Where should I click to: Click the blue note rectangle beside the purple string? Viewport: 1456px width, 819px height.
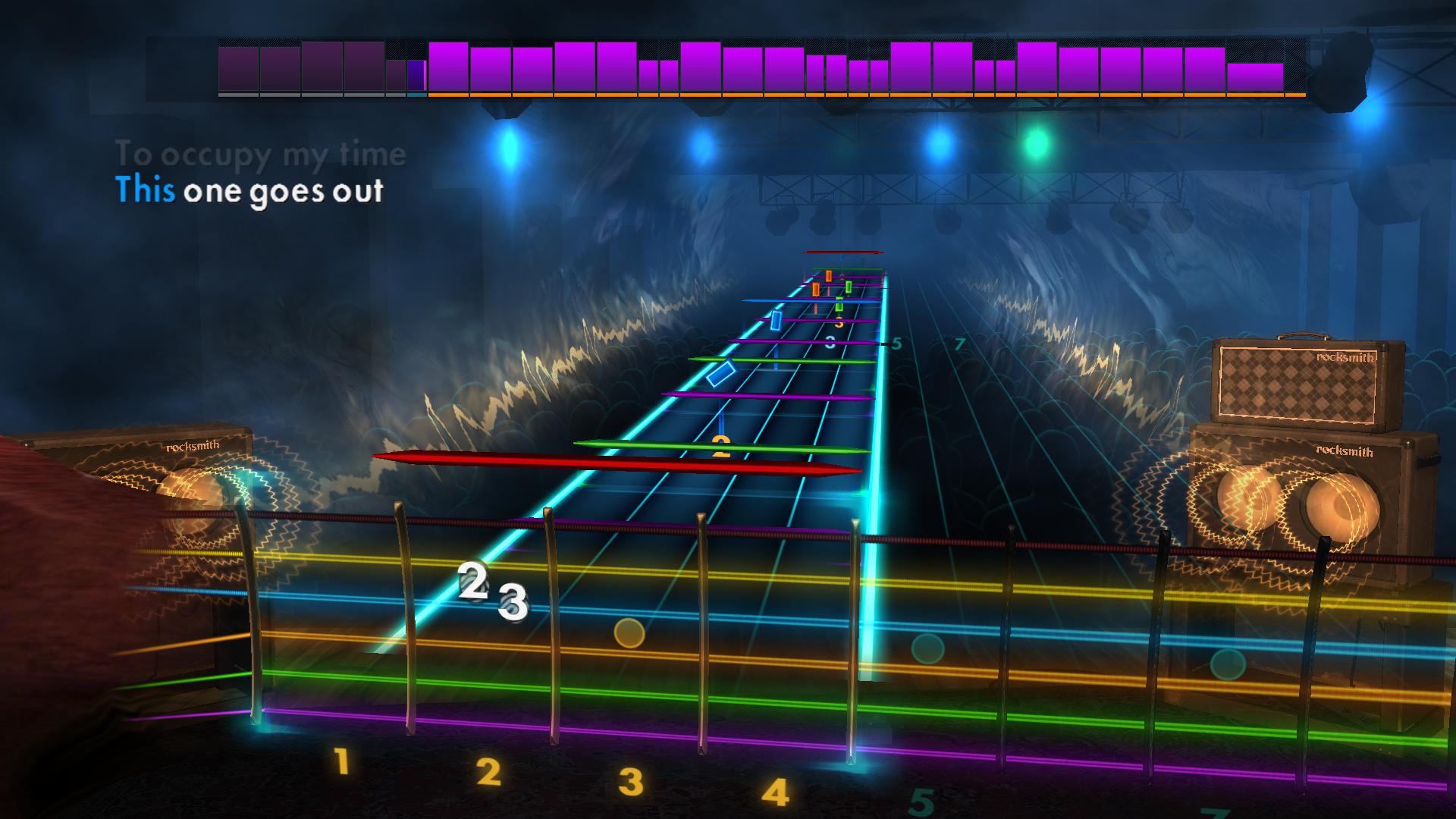[777, 320]
